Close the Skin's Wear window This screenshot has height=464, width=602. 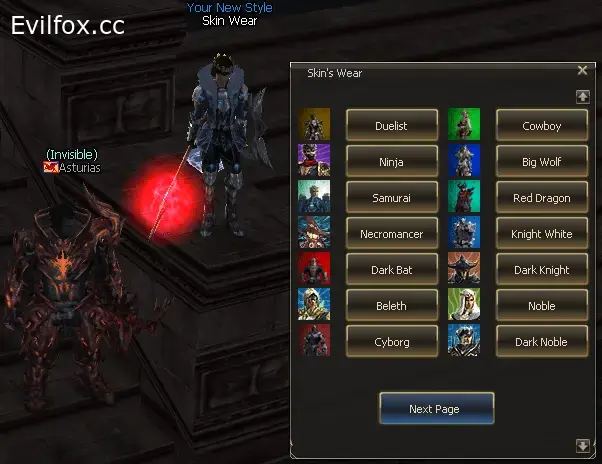[x=583, y=71]
